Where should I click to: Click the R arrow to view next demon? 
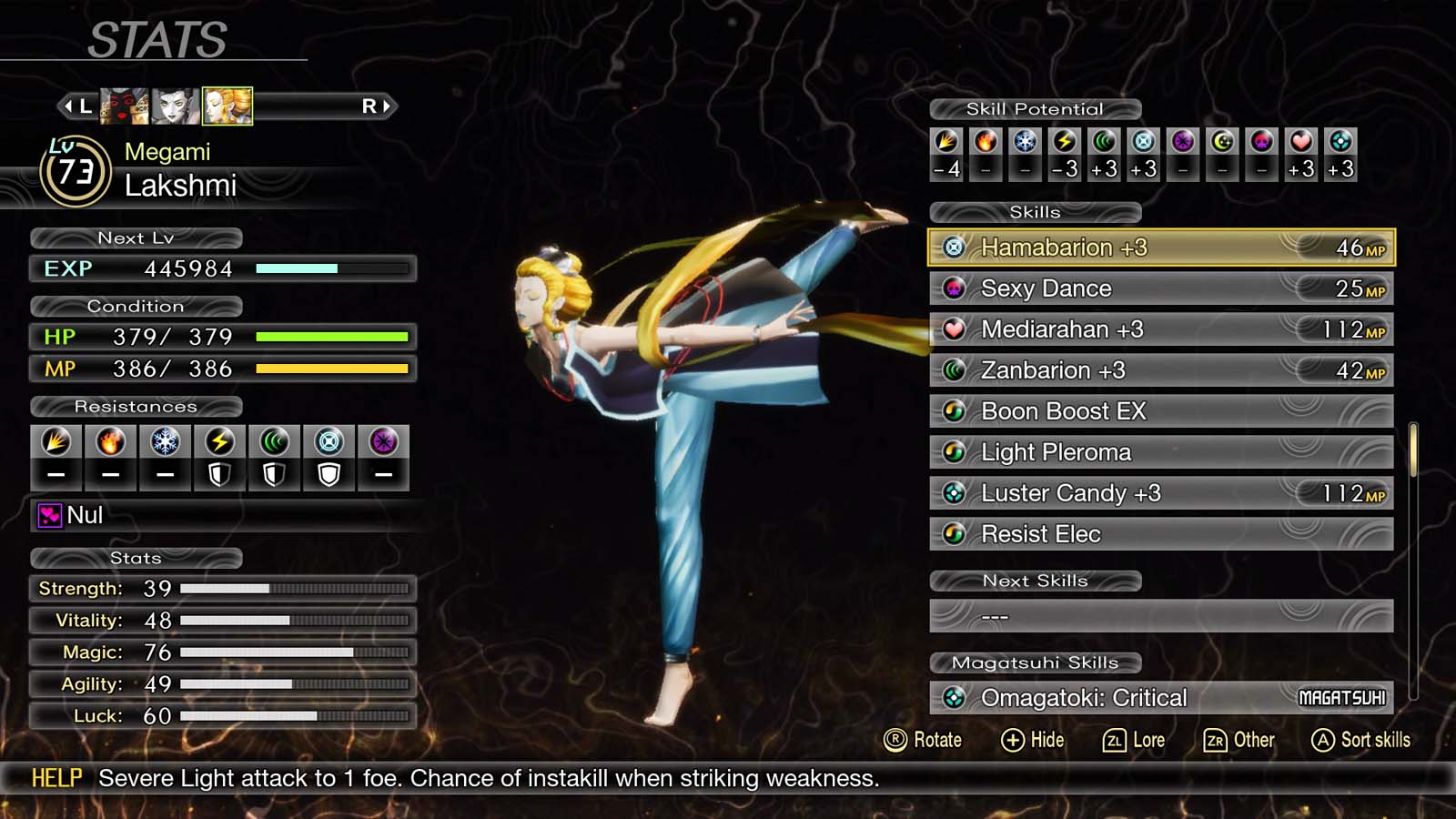pos(377,106)
